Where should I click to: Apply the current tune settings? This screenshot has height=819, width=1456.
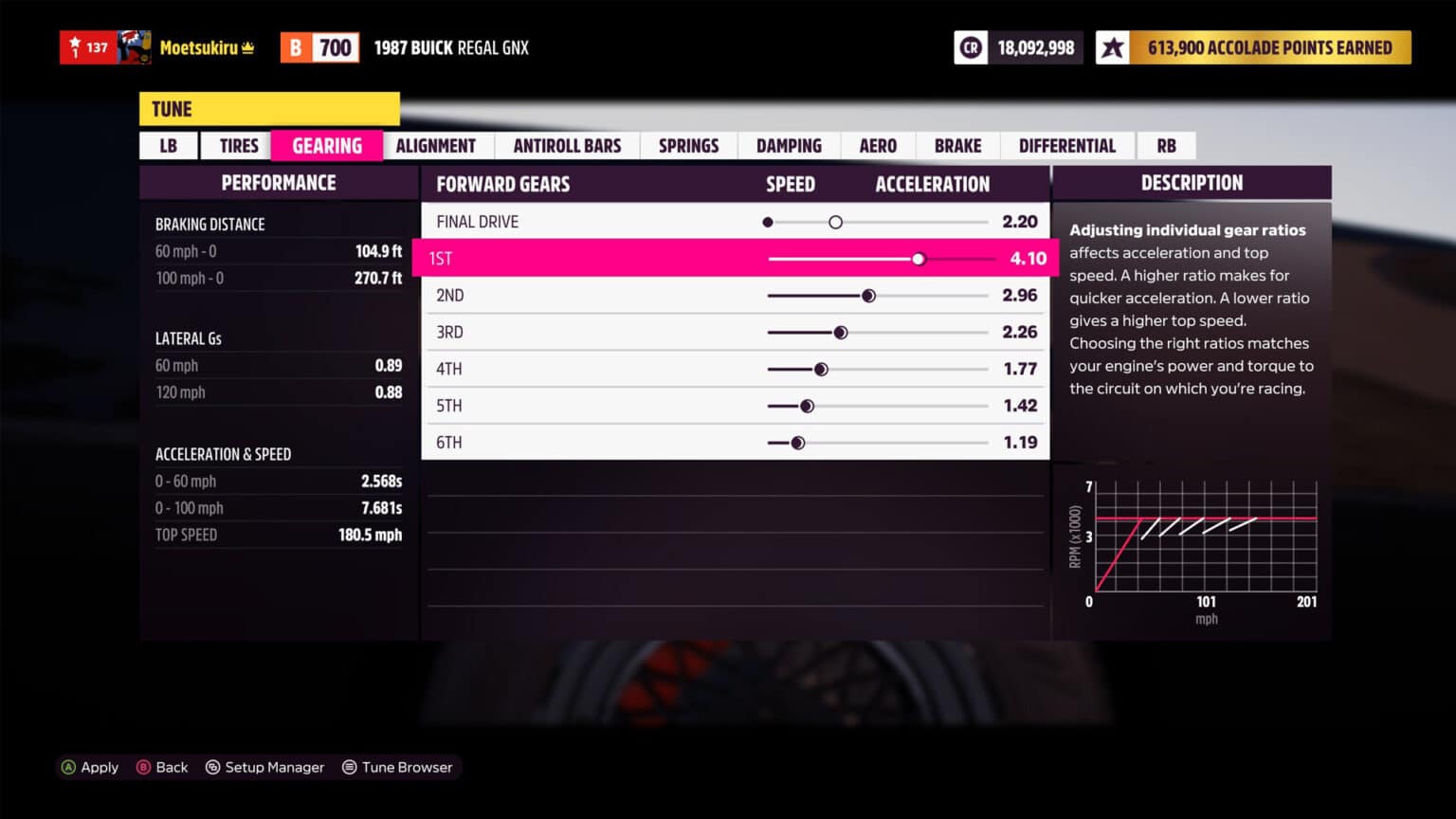click(x=90, y=767)
